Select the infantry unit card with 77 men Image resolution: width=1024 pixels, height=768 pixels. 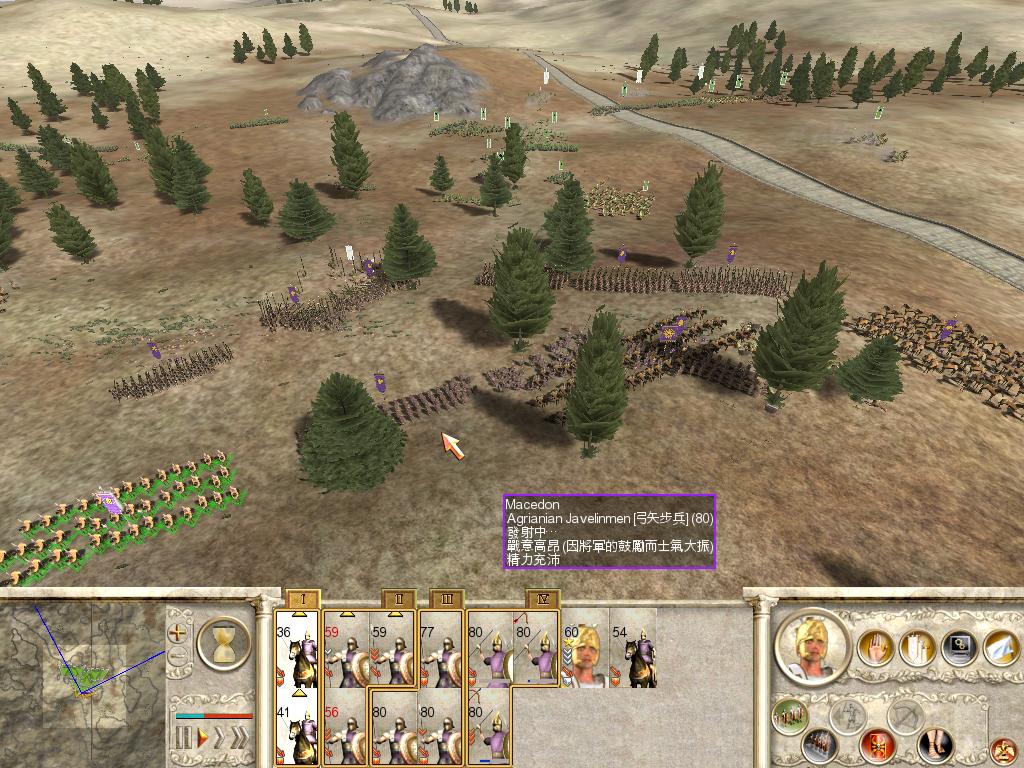click(441, 649)
